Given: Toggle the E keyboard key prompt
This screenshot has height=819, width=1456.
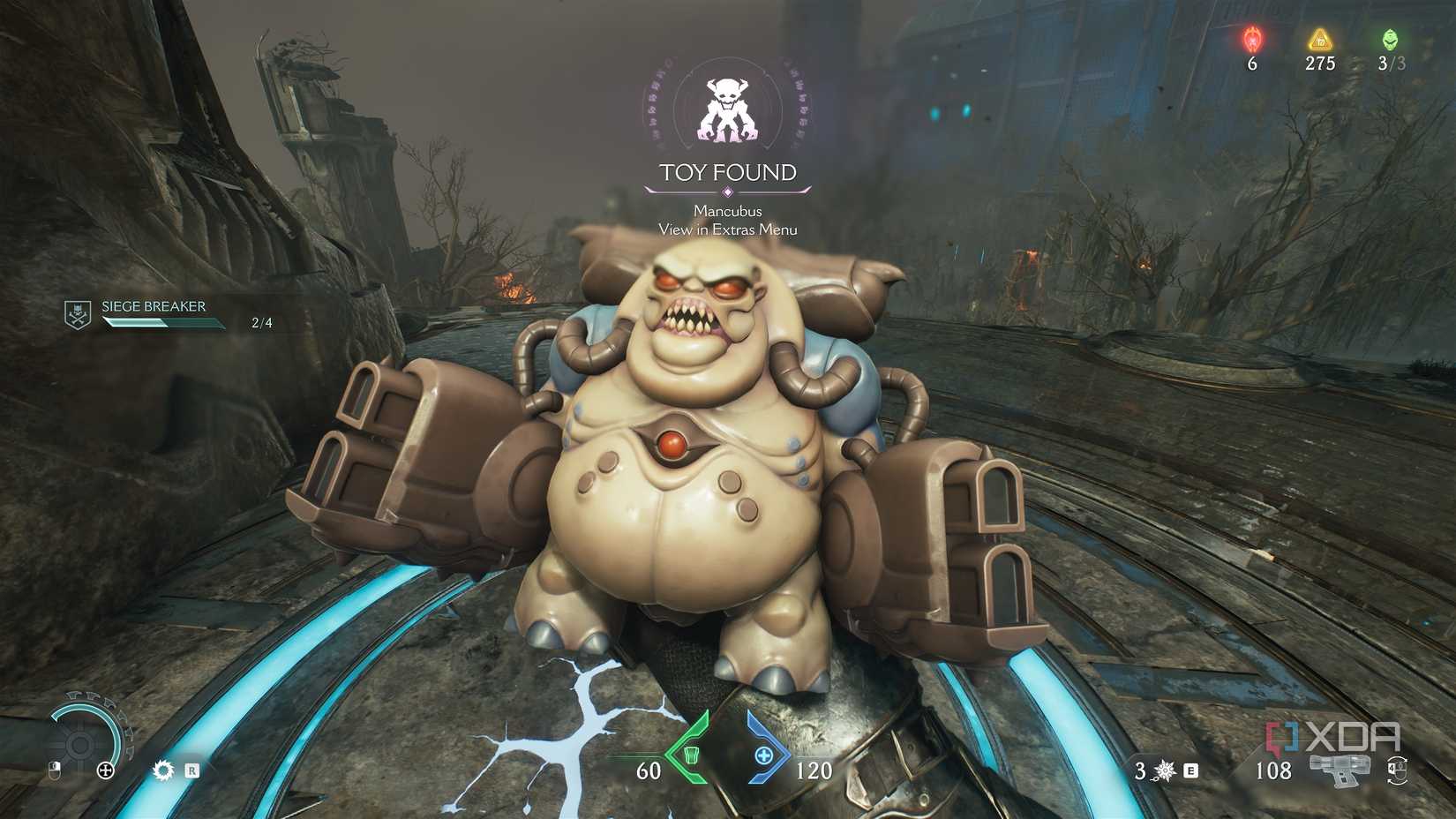Looking at the screenshot, I should tap(1190, 770).
